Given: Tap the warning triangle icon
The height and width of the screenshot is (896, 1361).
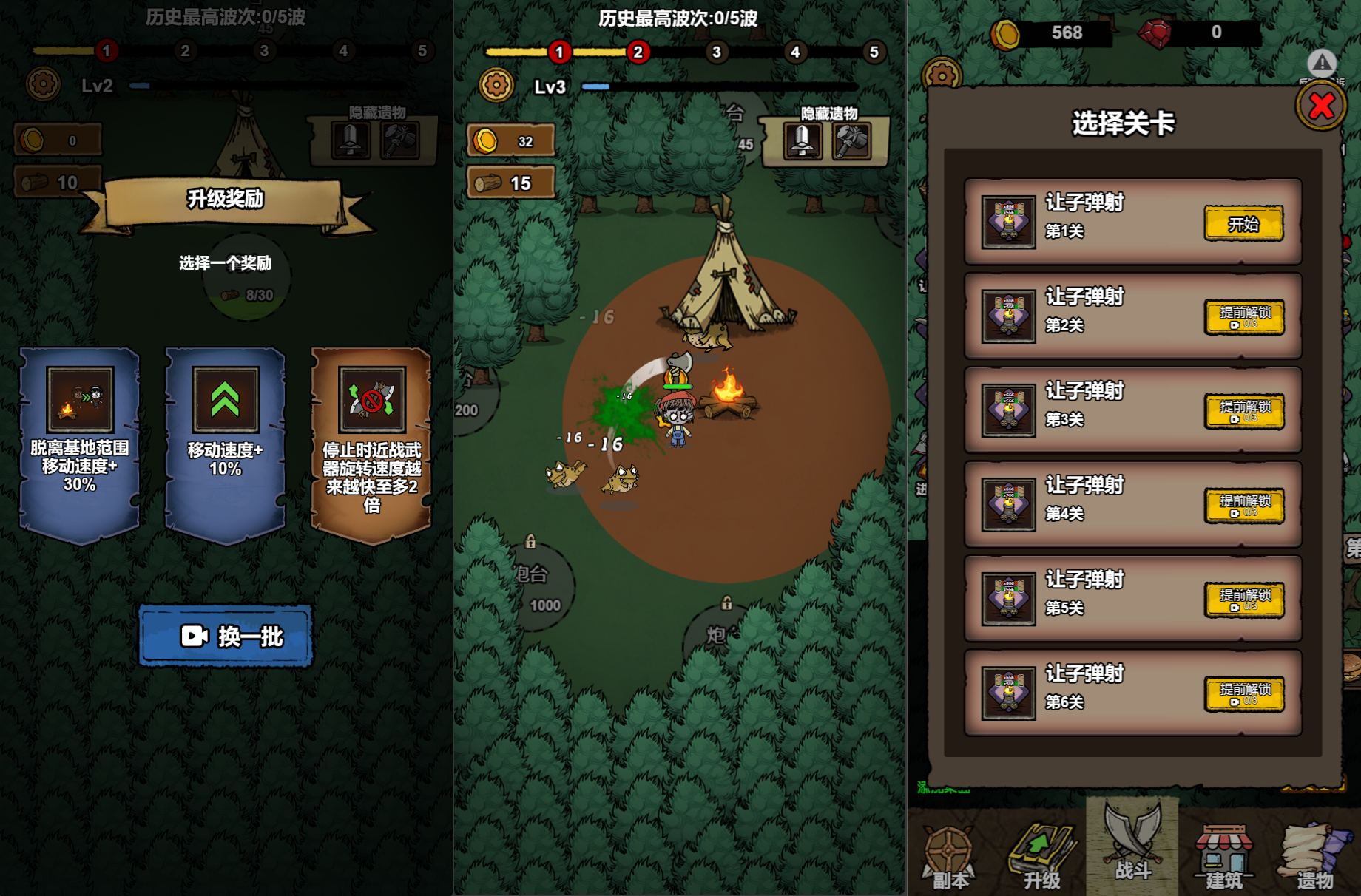Looking at the screenshot, I should pyautogui.click(x=1322, y=64).
